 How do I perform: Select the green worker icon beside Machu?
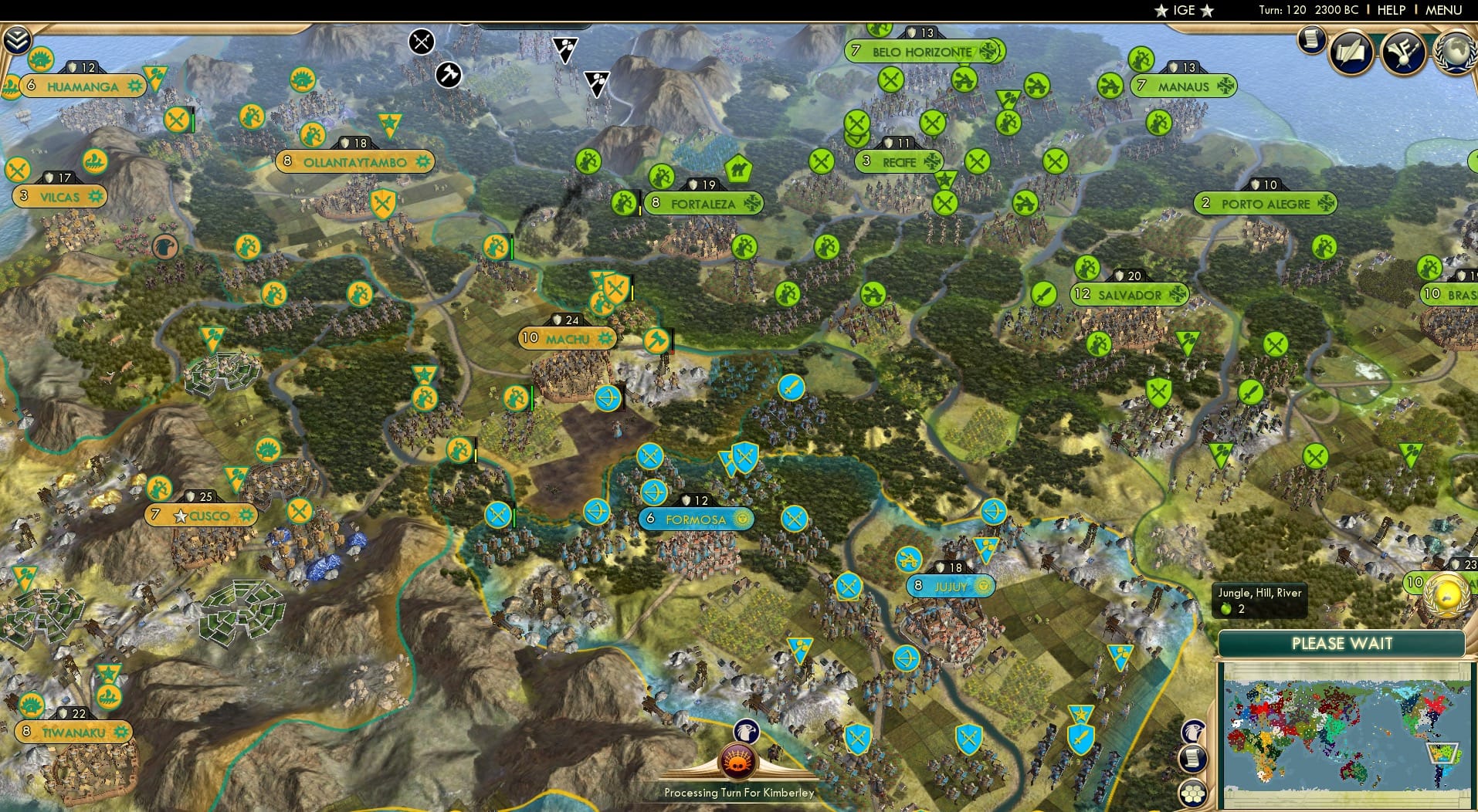516,398
